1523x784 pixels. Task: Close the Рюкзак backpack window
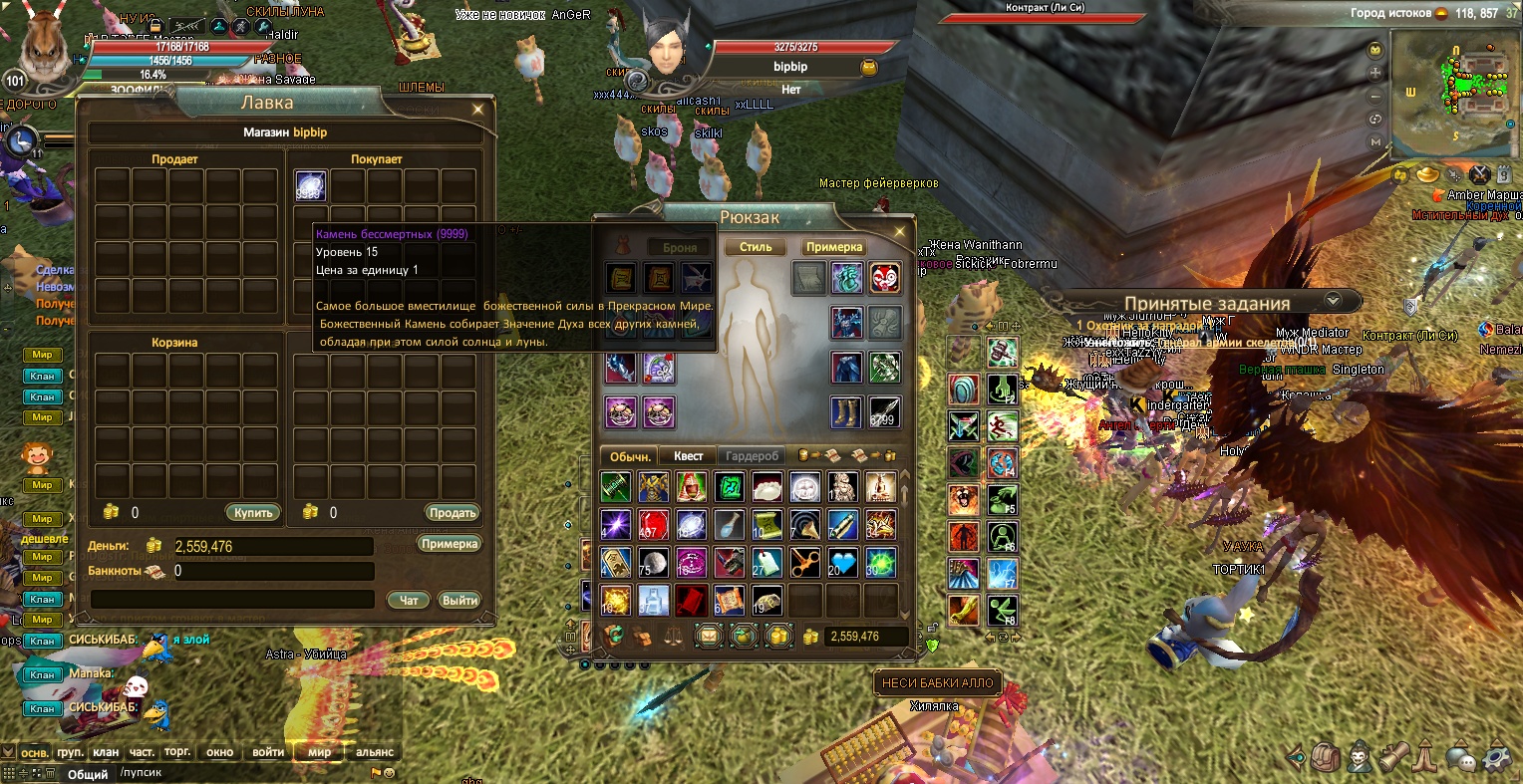(x=900, y=231)
